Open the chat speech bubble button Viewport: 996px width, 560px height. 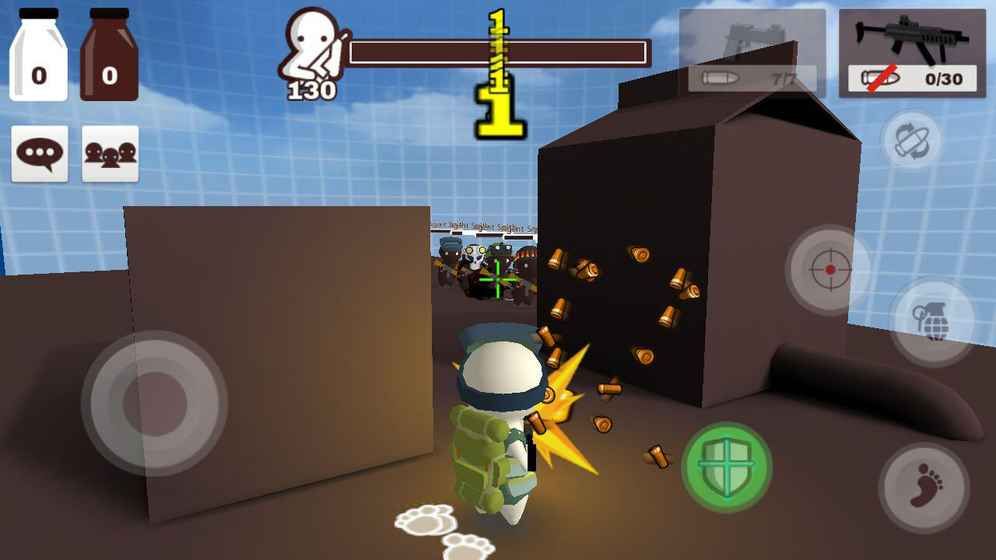(x=40, y=154)
